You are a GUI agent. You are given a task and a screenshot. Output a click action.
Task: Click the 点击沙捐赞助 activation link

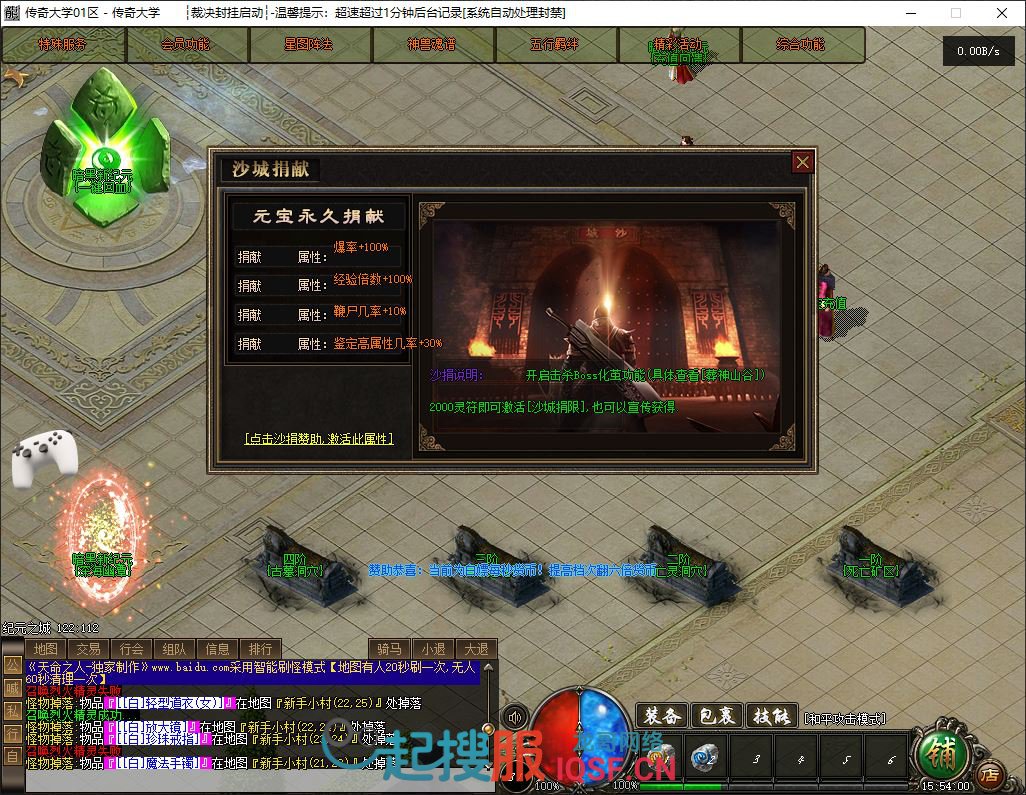point(319,439)
